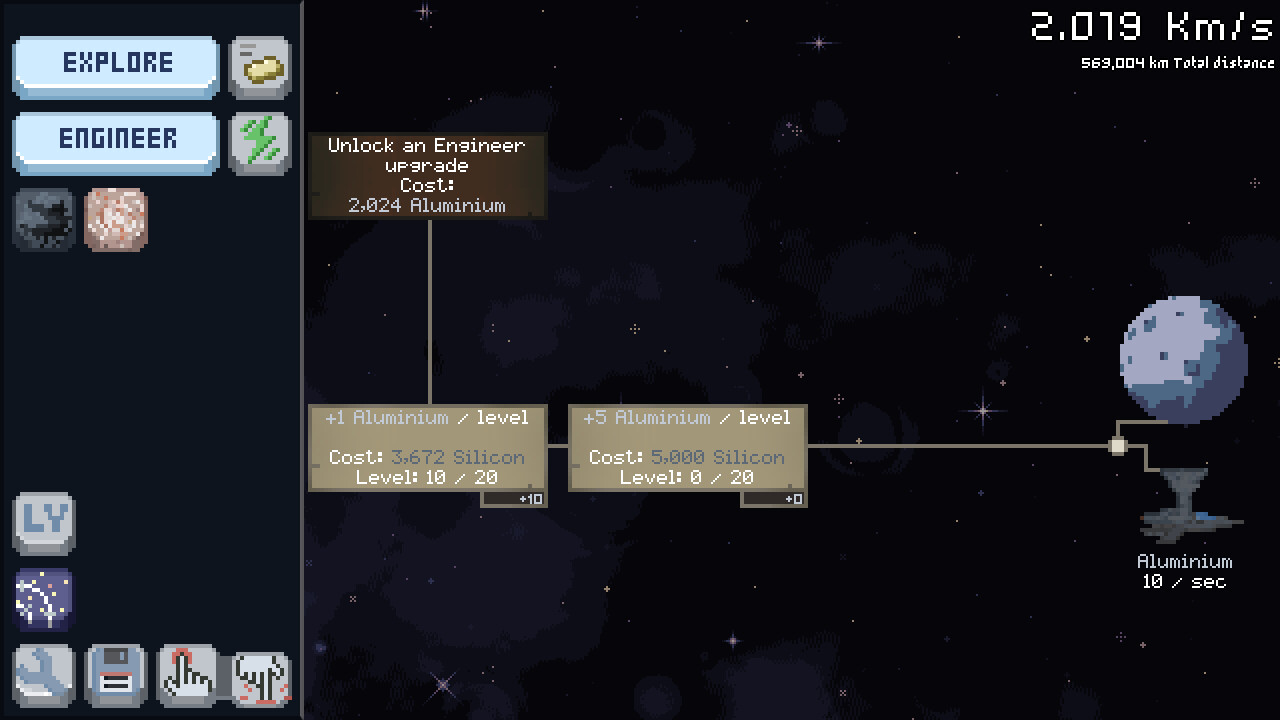Viewport: 1280px width, 720px height.
Task: Click the green lightning energy icon
Action: click(259, 140)
